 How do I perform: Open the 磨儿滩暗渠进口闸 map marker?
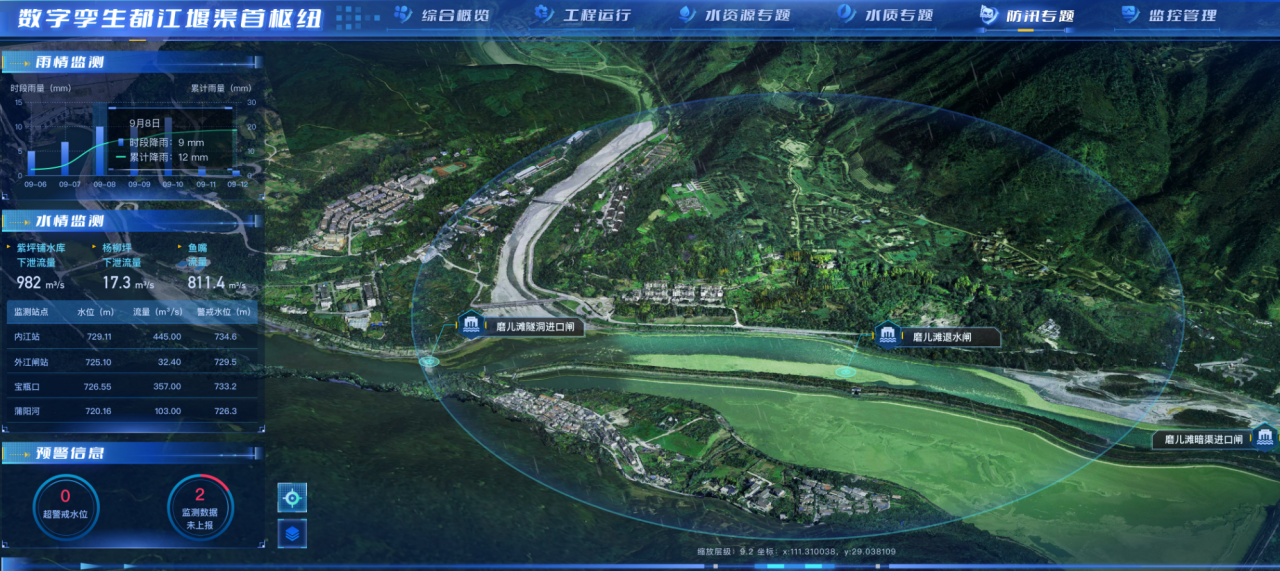[x=1265, y=438]
